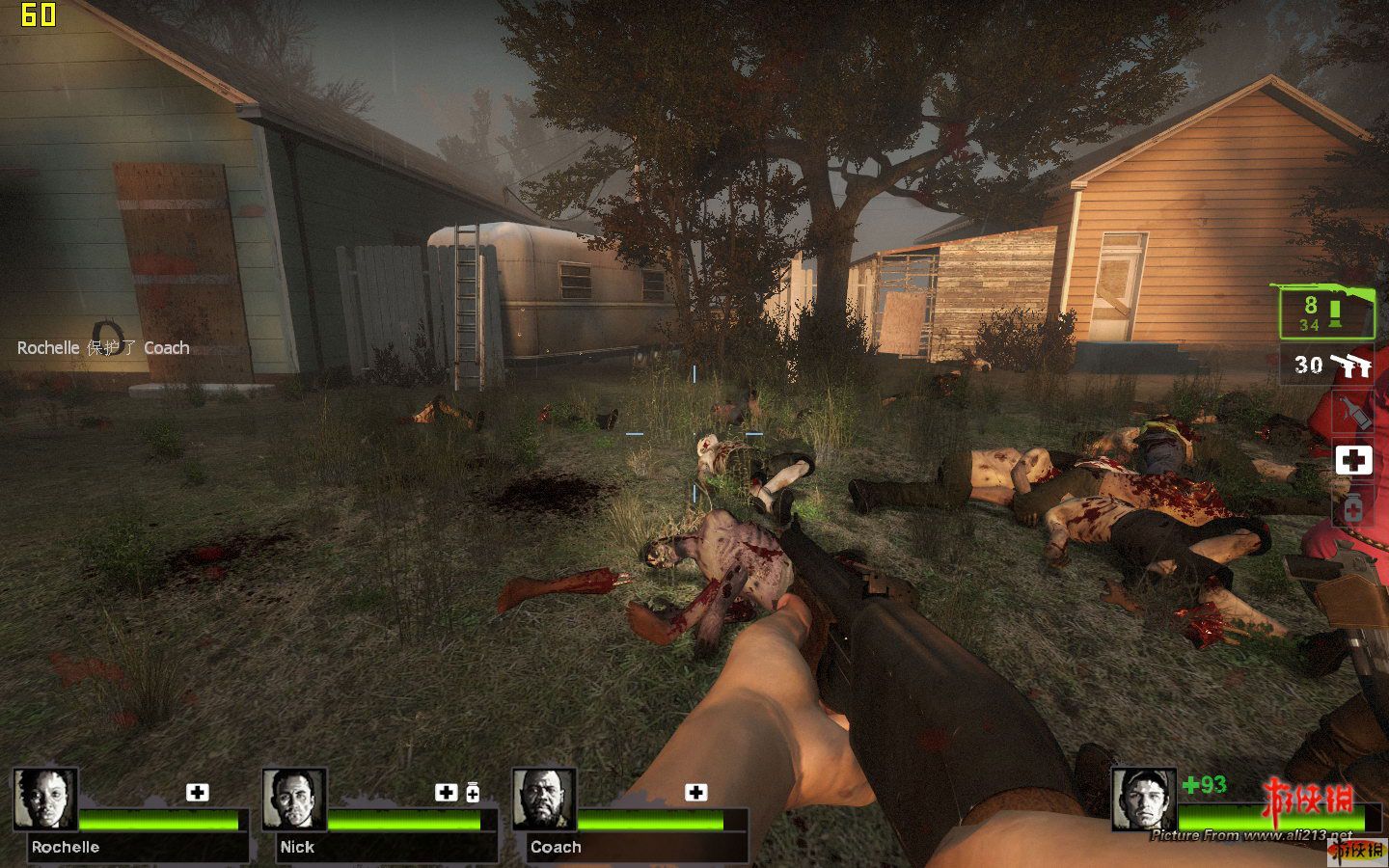The image size is (1389, 868).
Task: Click Coach's teammate portrait
Action: [x=544, y=799]
